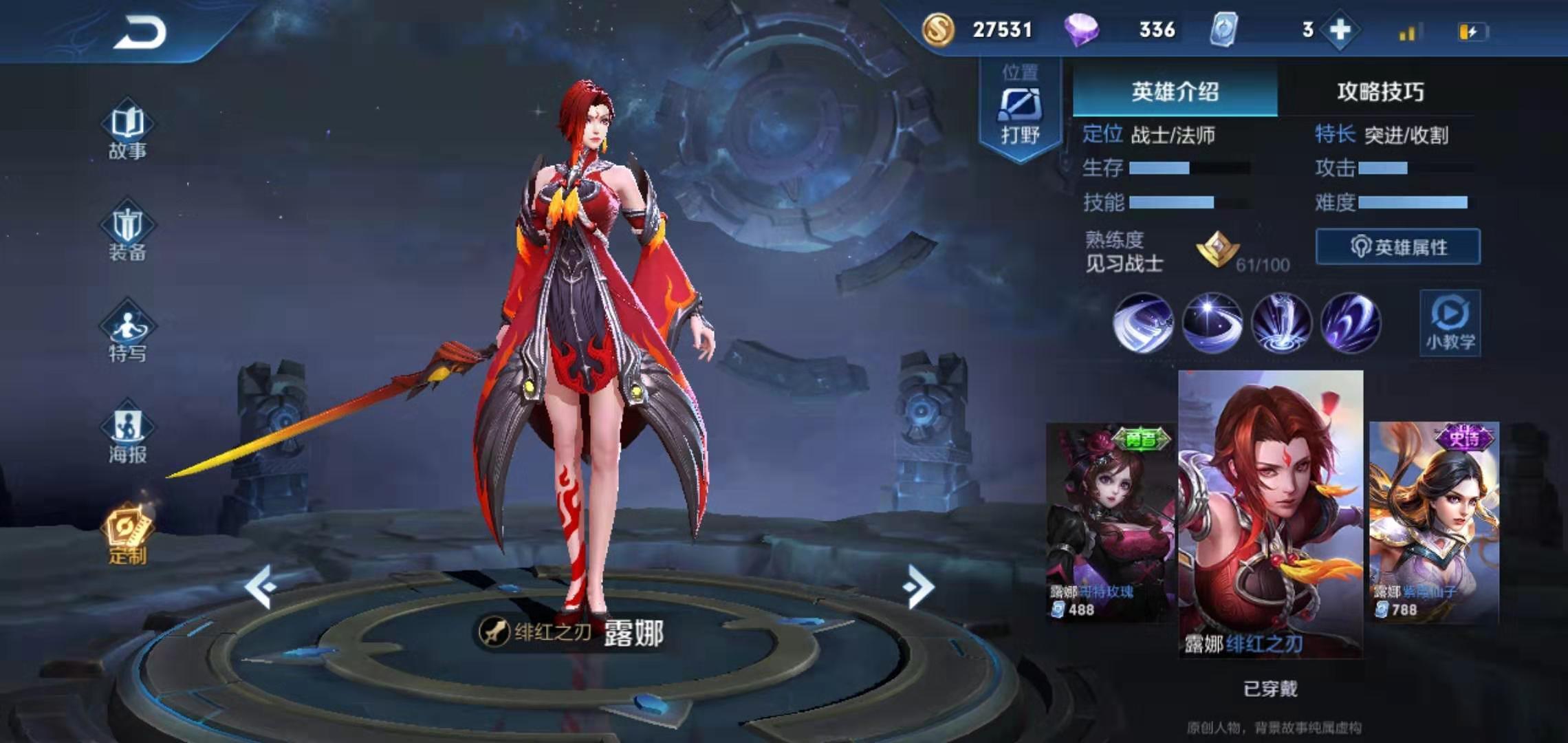Go back using the return arrow
This screenshot has height=743, width=1568.
click(141, 33)
